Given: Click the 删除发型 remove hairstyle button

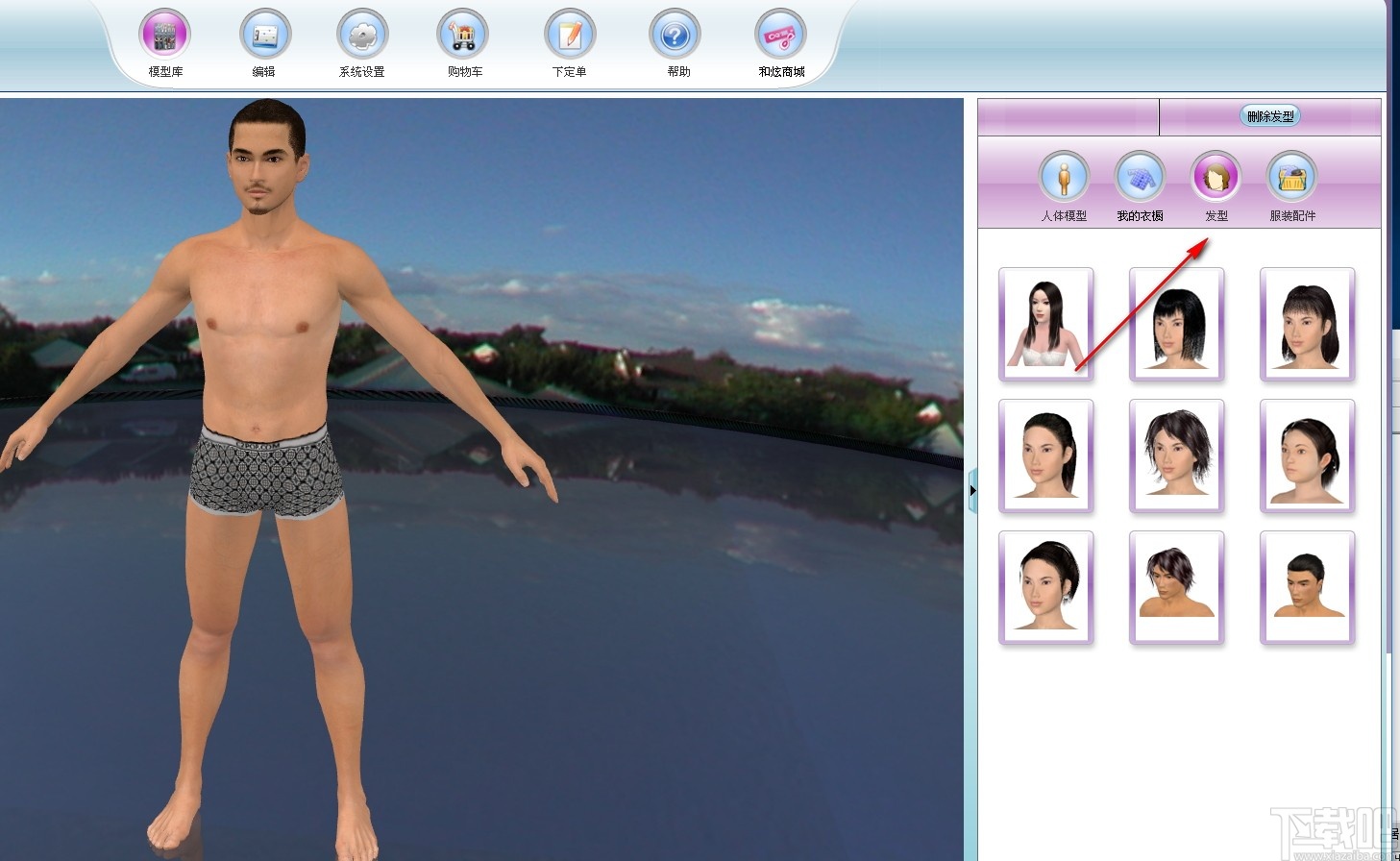Looking at the screenshot, I should click(1270, 116).
